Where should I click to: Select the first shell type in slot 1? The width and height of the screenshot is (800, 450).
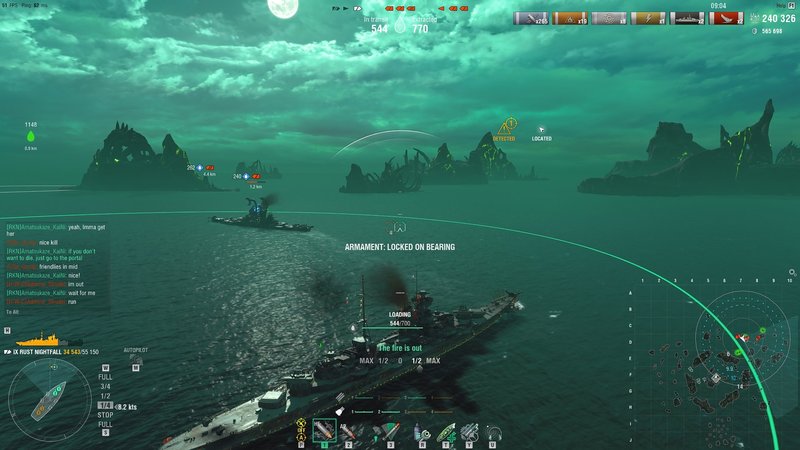point(323,431)
